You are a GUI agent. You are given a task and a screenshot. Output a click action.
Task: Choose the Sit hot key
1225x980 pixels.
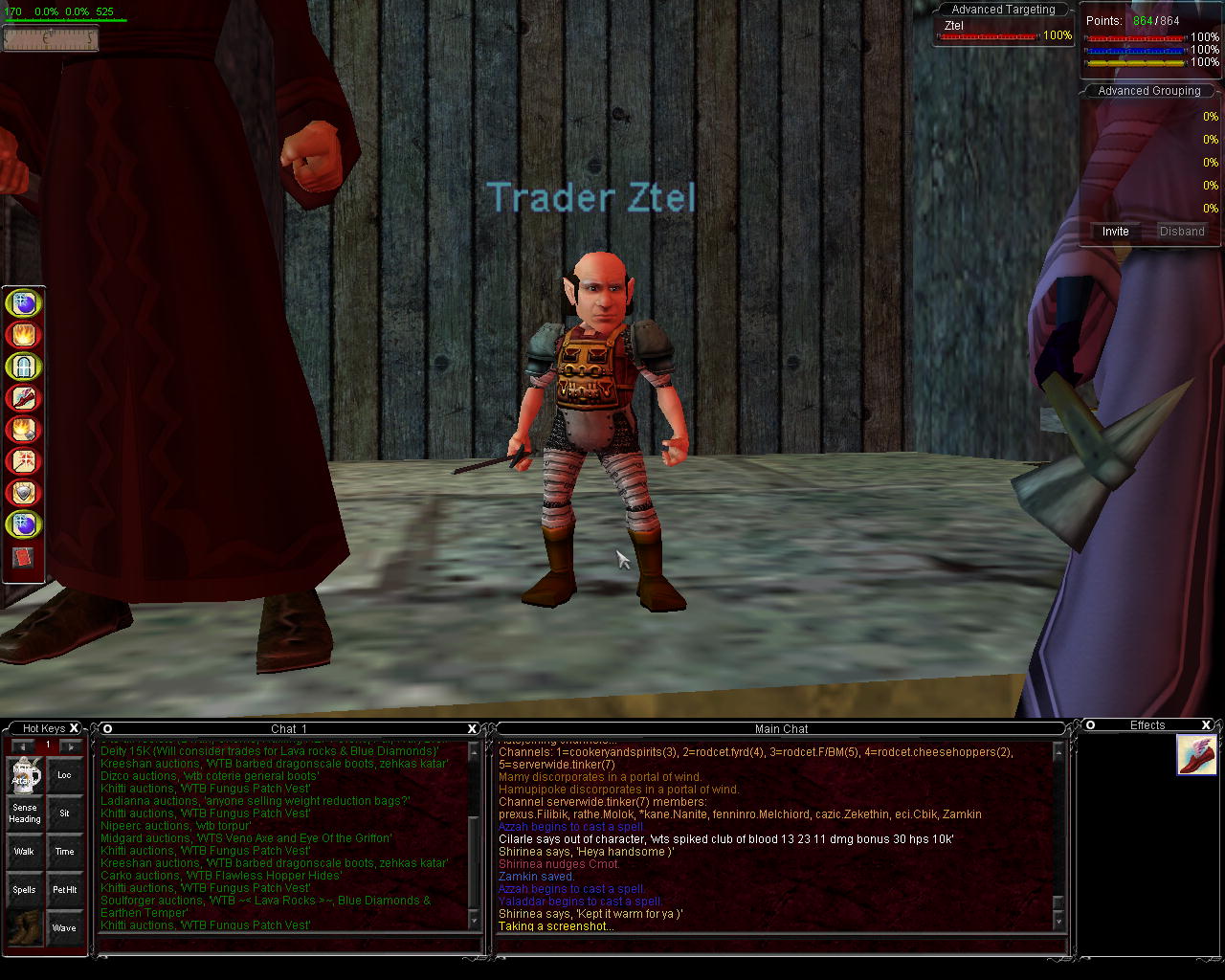[x=64, y=813]
